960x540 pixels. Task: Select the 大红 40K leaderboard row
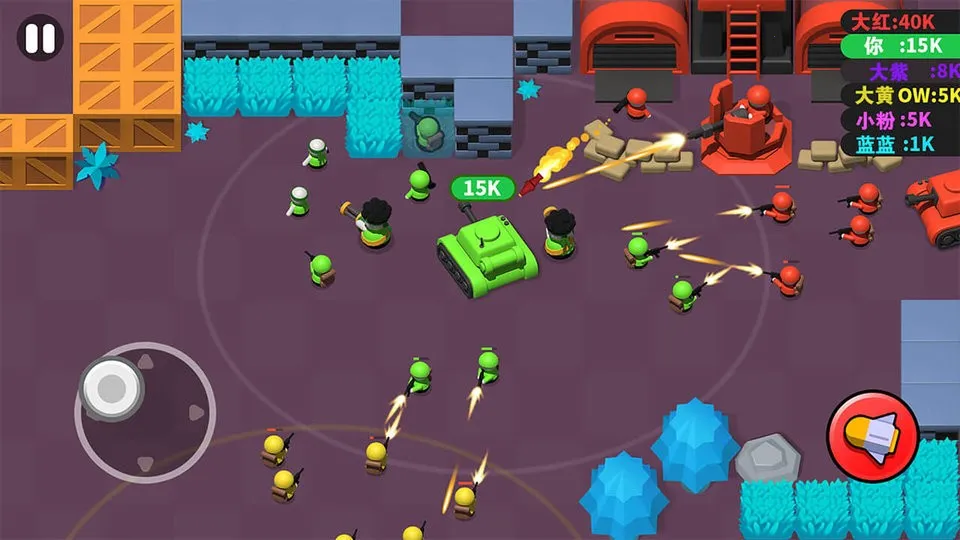click(x=900, y=21)
